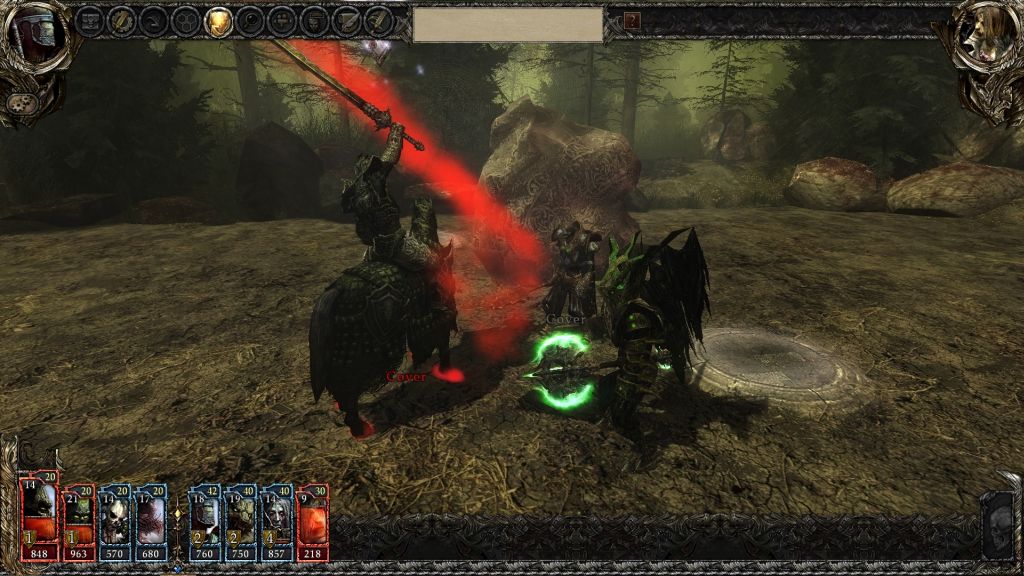The image size is (1024, 576).
Task: Select the three-circles icon in top toolbar
Action: coord(185,20)
